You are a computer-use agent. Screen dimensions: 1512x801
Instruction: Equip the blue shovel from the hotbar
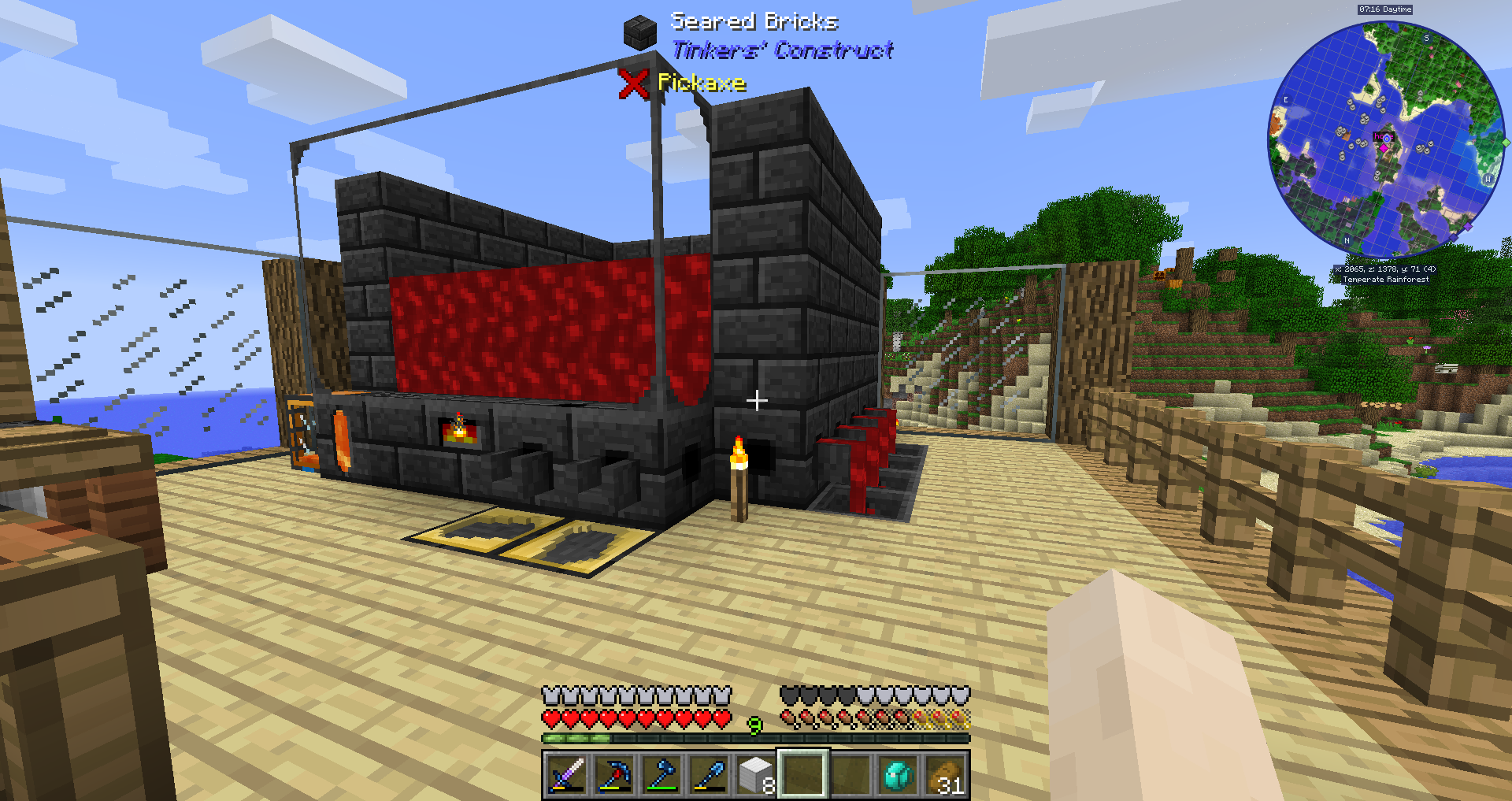point(708,774)
